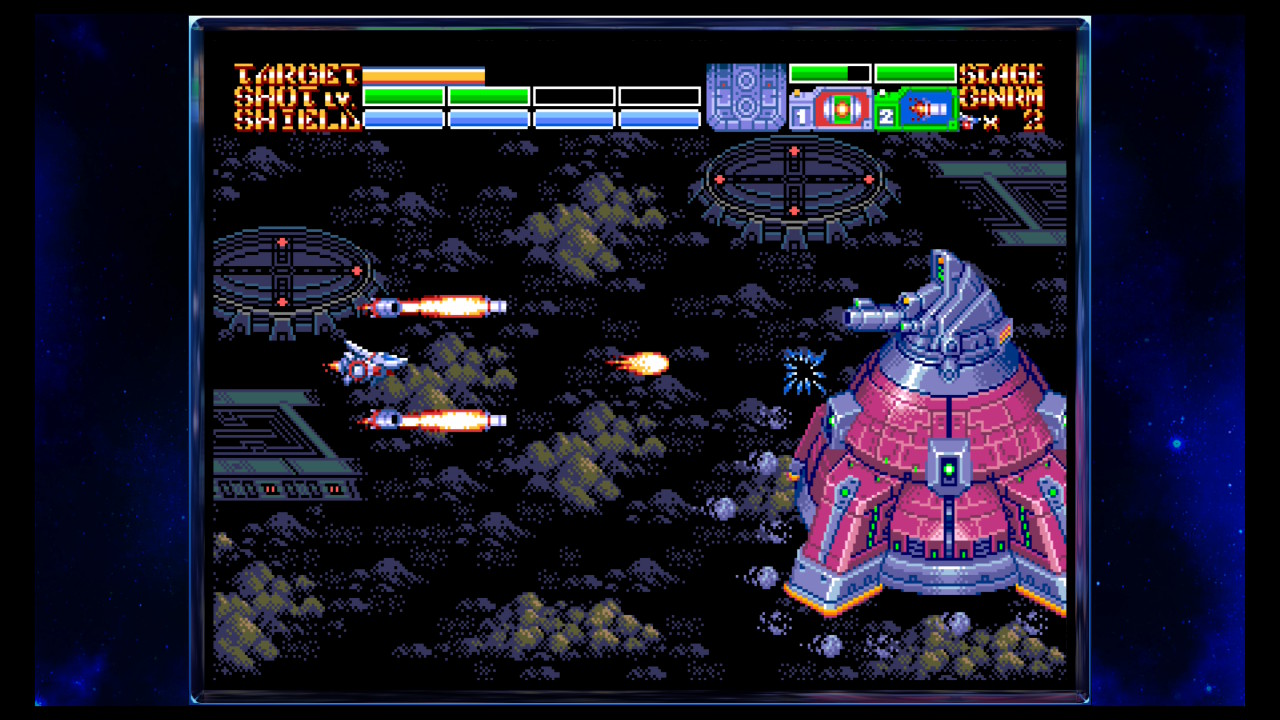Image resolution: width=1280 pixels, height=720 pixels.
Task: Select weapon slot 2 with the missile
Action: tap(916, 109)
